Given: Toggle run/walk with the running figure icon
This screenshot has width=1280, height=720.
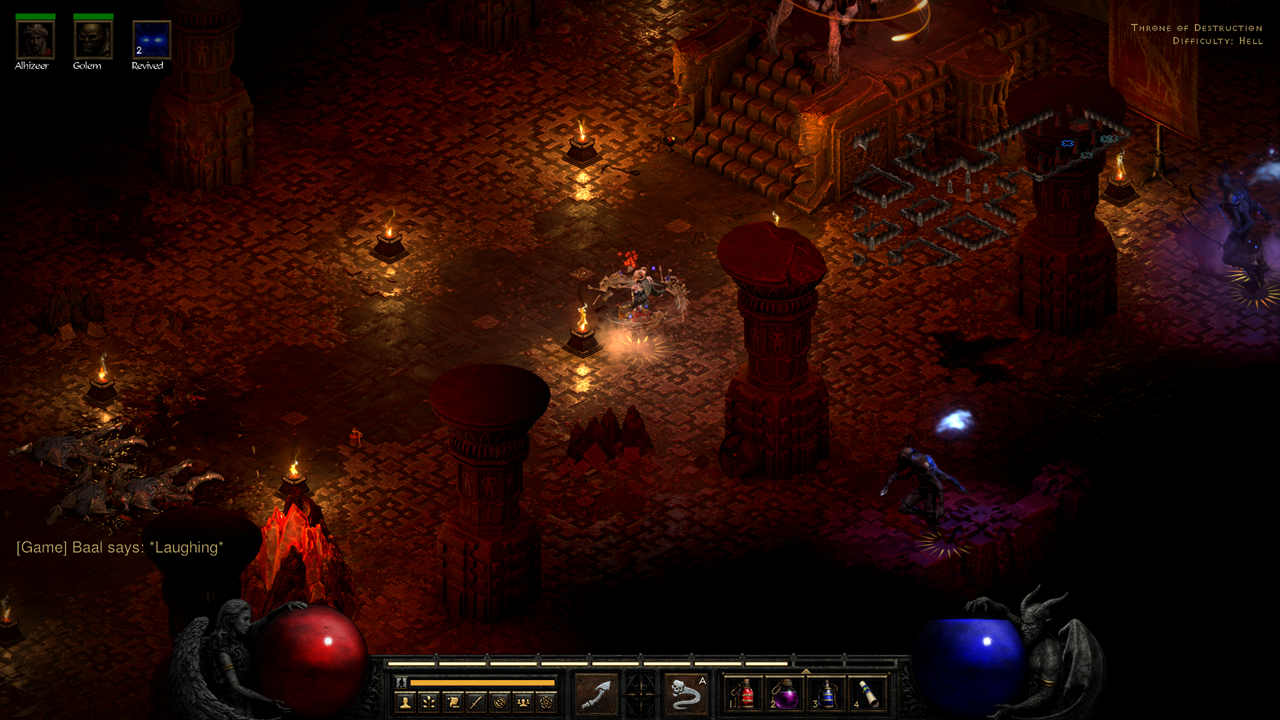Looking at the screenshot, I should click(400, 680).
